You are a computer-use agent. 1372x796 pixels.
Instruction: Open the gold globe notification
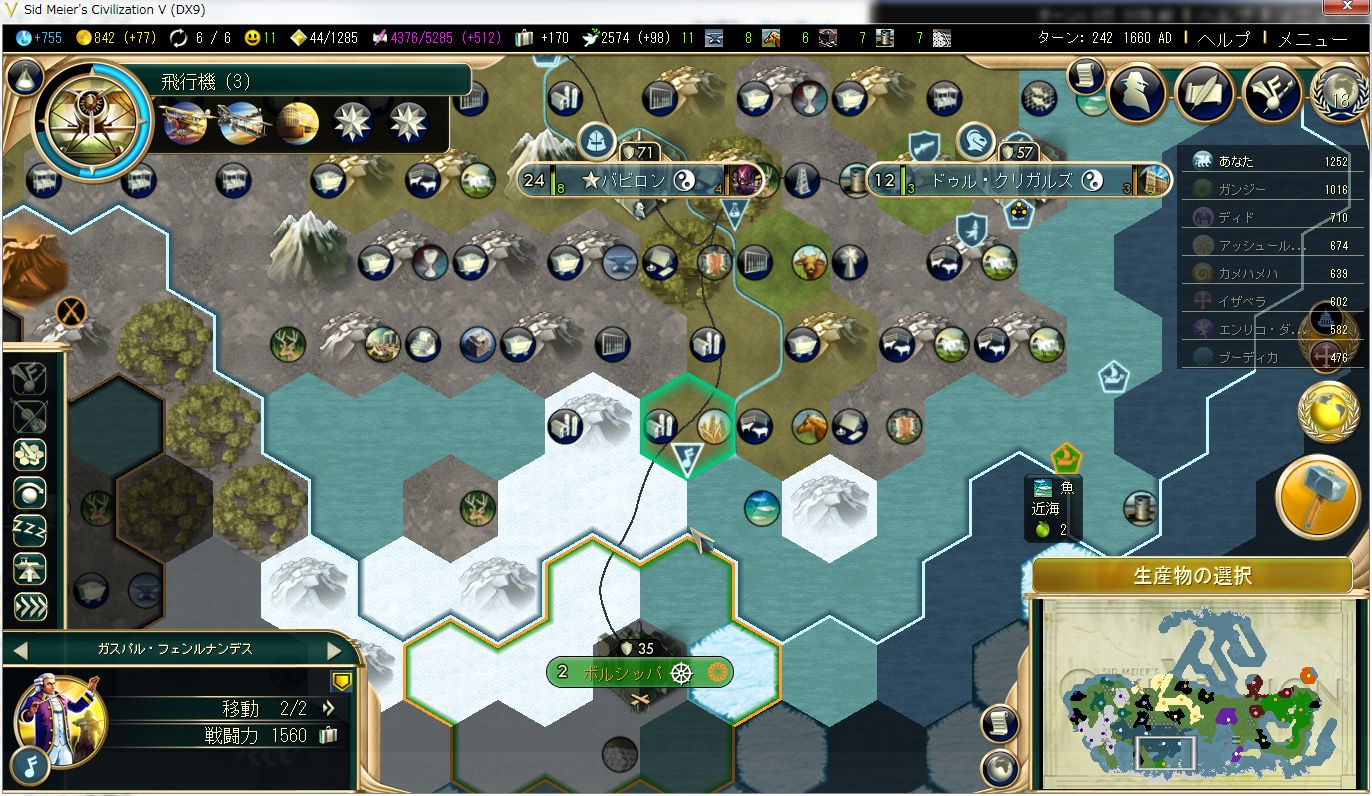[x=1327, y=411]
